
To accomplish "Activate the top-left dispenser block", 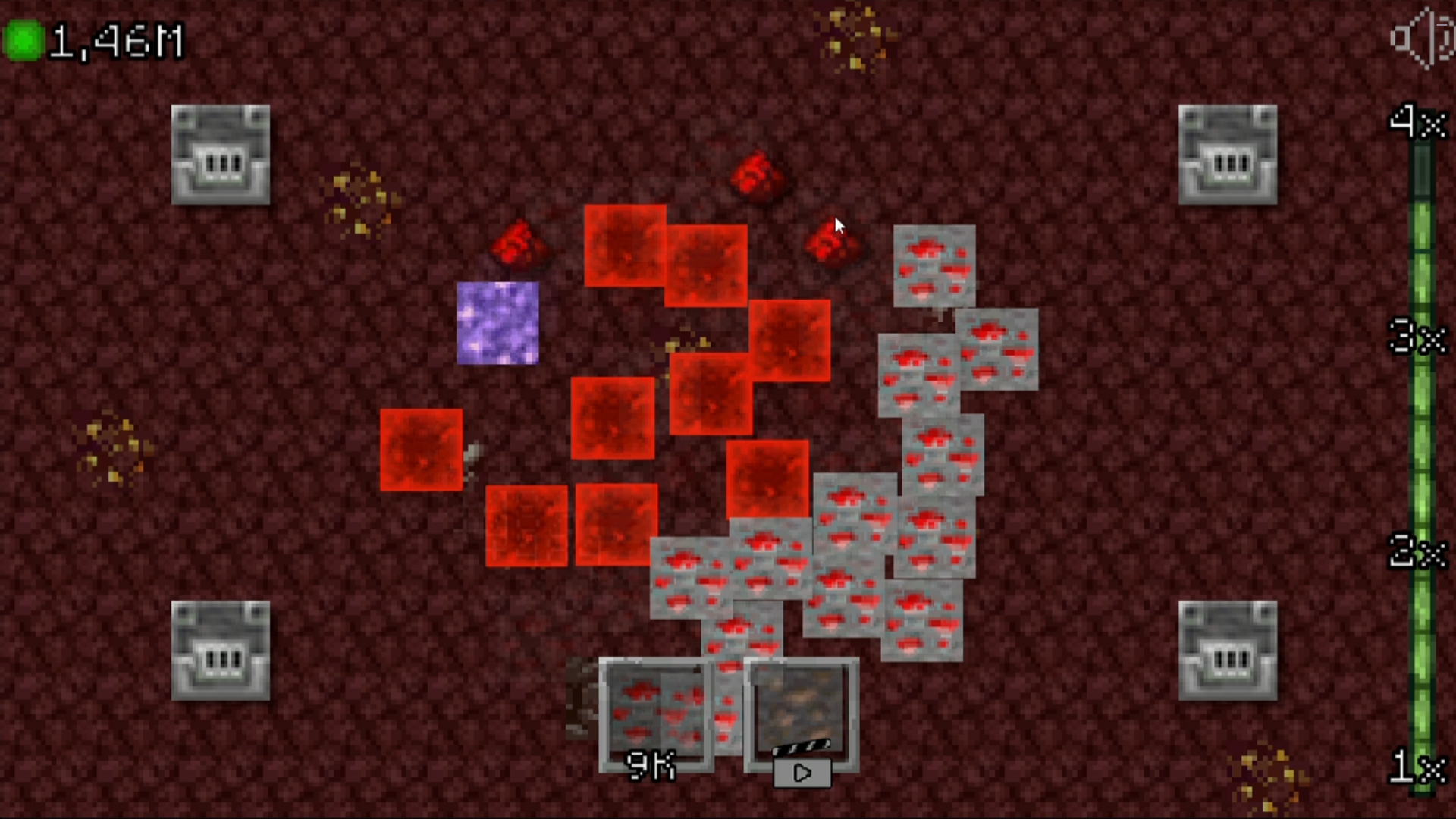I will click(220, 155).
